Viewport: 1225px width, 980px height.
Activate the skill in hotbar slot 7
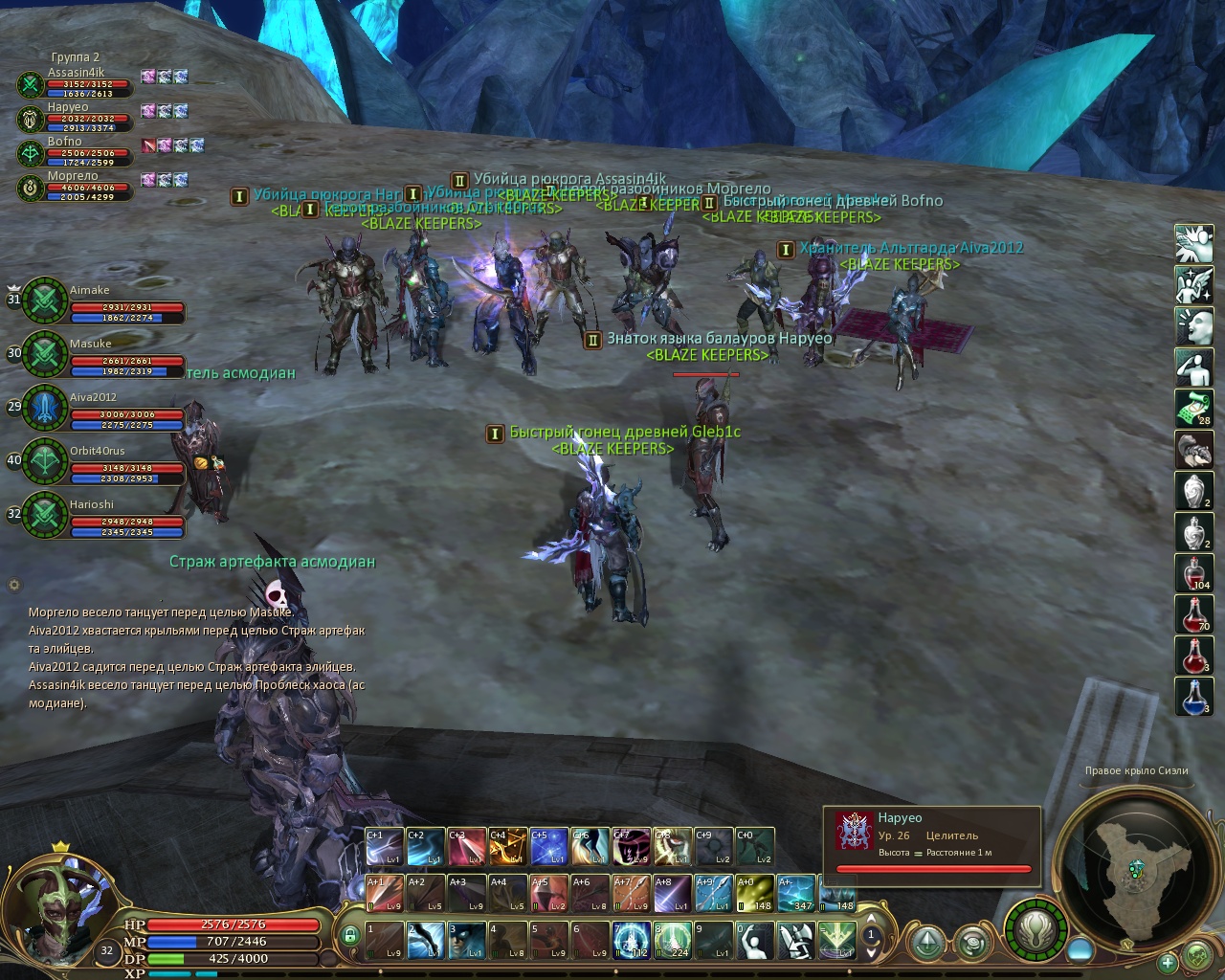pyautogui.click(x=632, y=941)
